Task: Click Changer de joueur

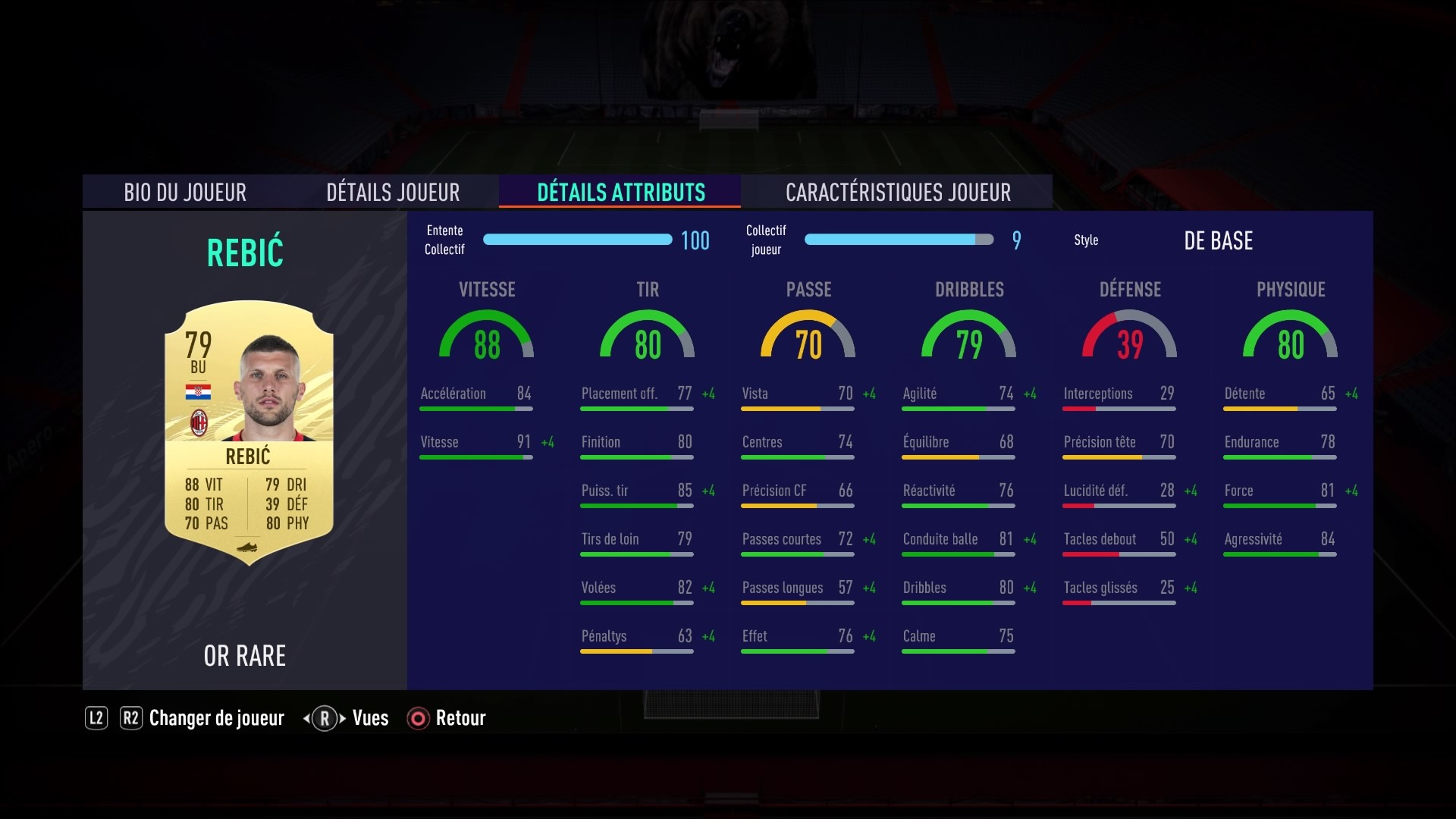Action: click(x=216, y=718)
